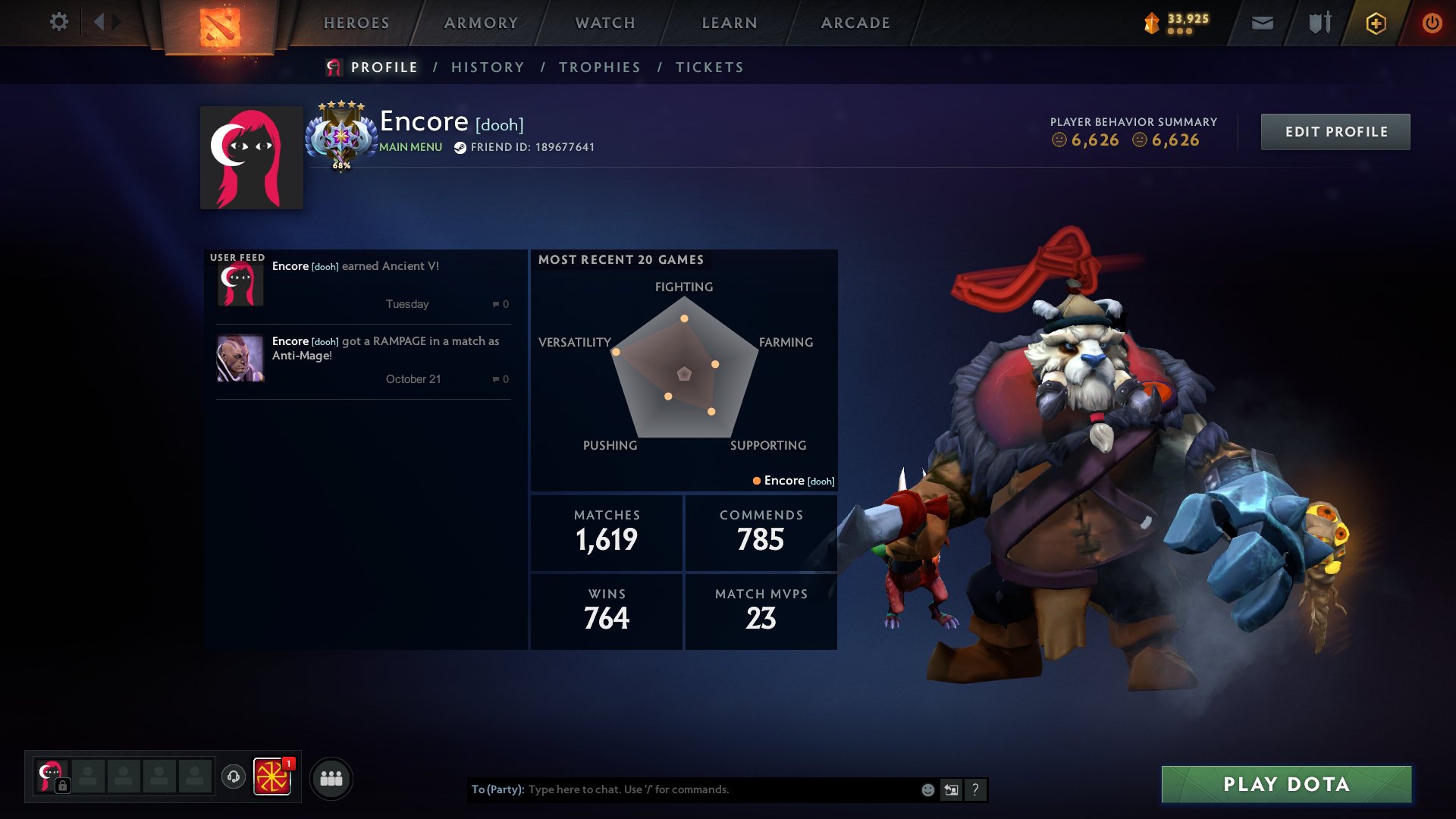Open notifications mail icon
This screenshot has height=819, width=1456.
coord(1263,23)
